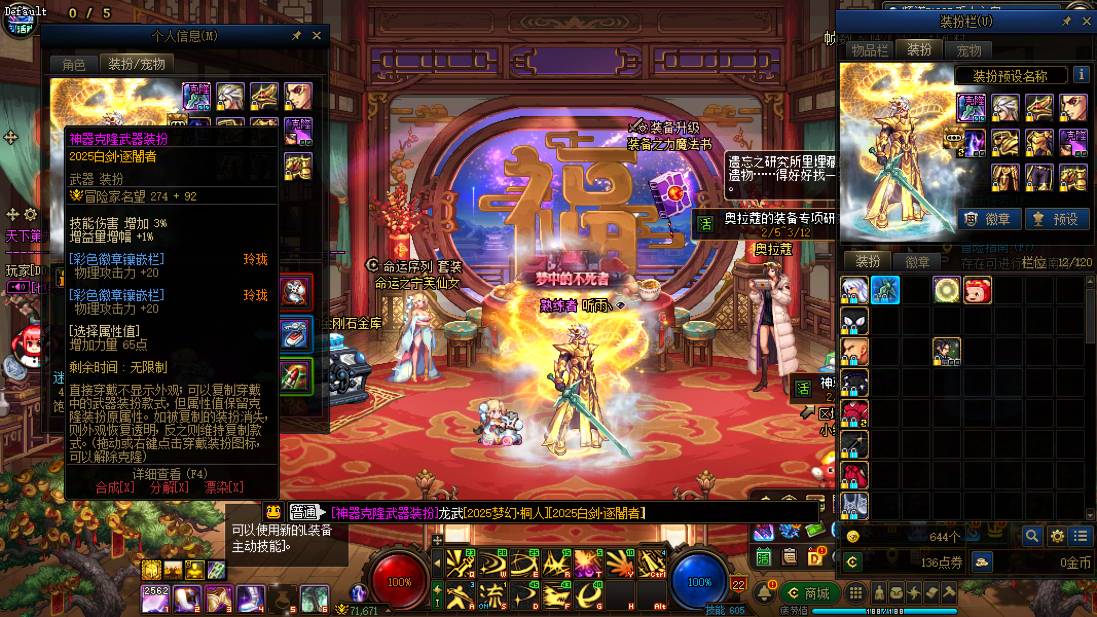
Task: Select the 装扮预设名称 preset name field
Action: click(1008, 76)
